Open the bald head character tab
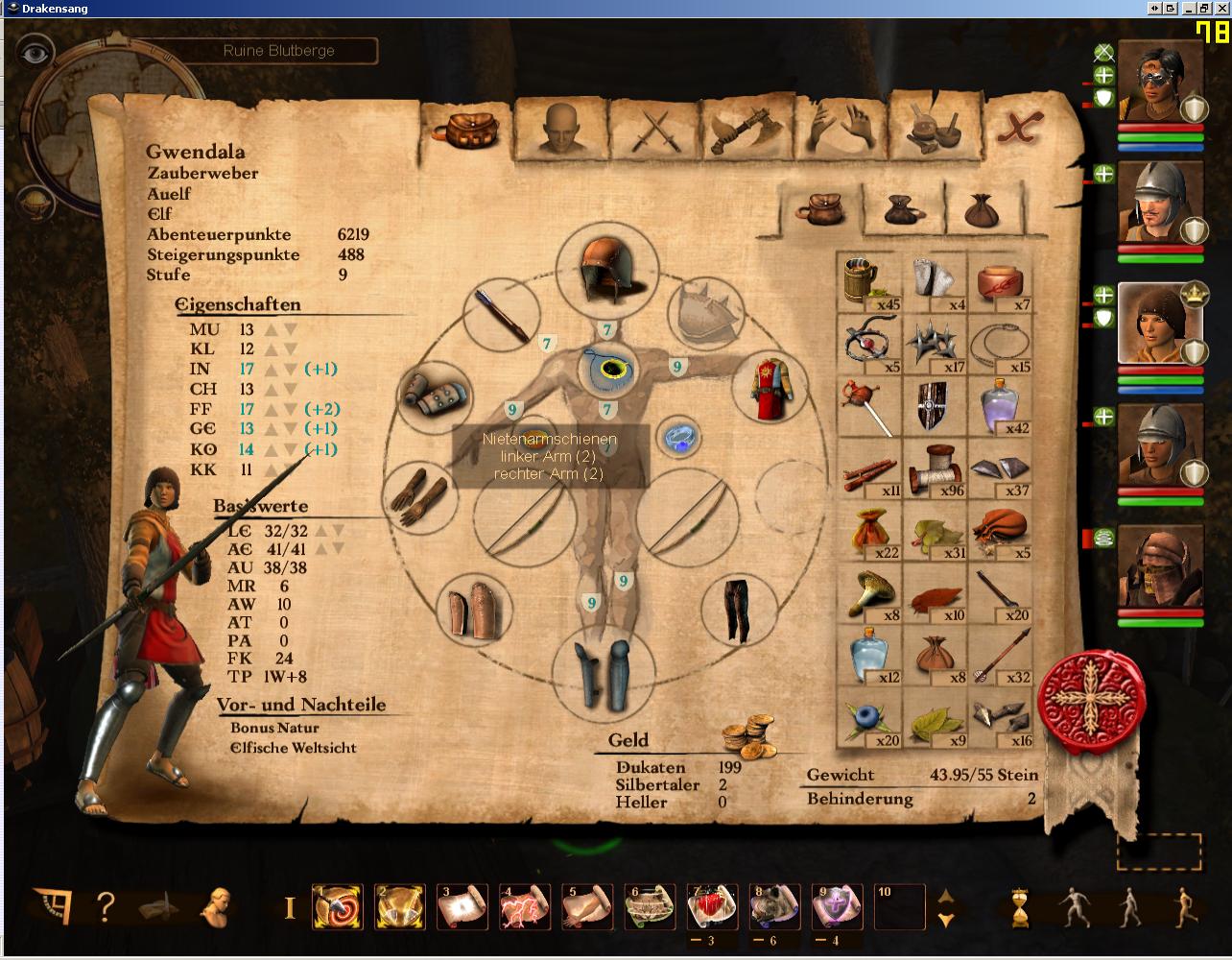Image resolution: width=1232 pixels, height=960 pixels. [x=561, y=129]
